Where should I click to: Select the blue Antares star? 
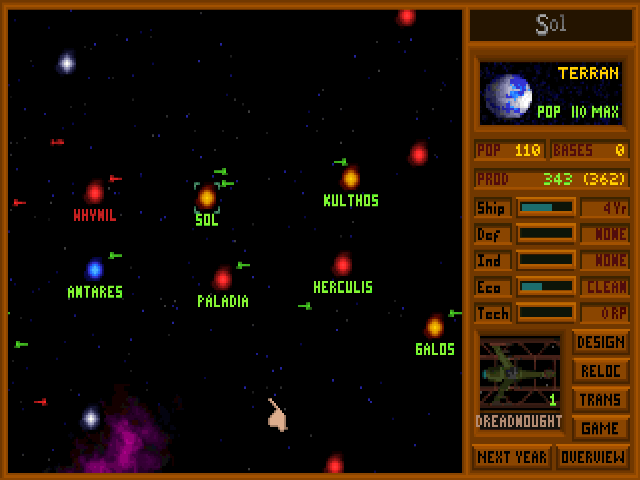[95, 269]
